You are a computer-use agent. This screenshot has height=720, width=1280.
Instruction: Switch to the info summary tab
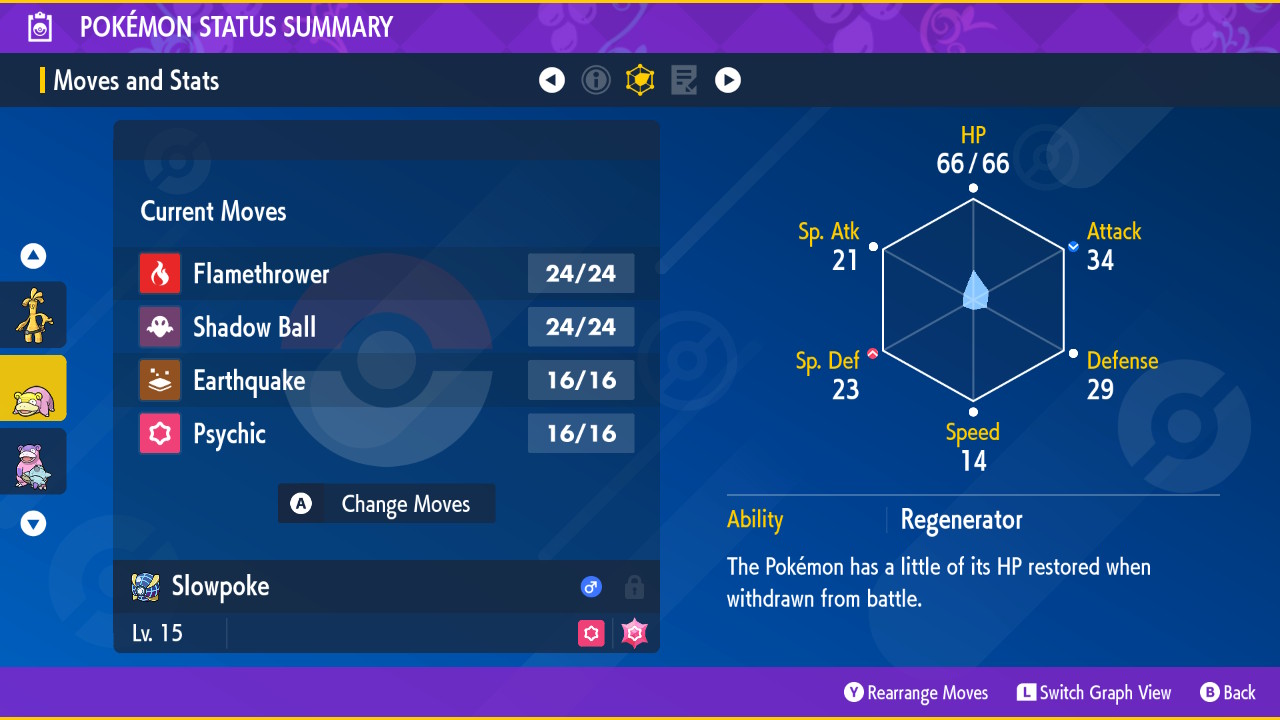tap(596, 80)
